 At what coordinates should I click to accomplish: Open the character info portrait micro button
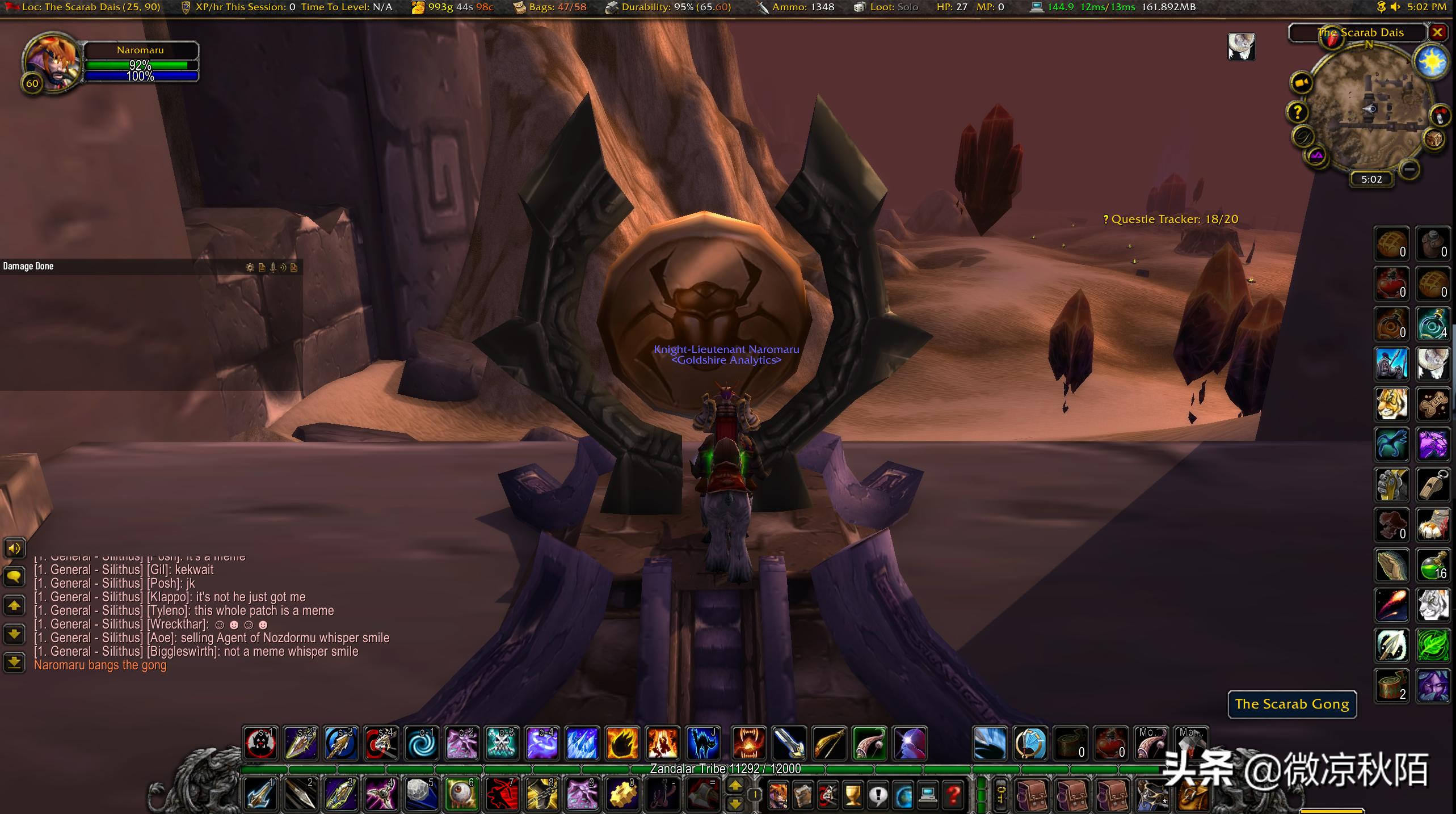click(x=777, y=795)
